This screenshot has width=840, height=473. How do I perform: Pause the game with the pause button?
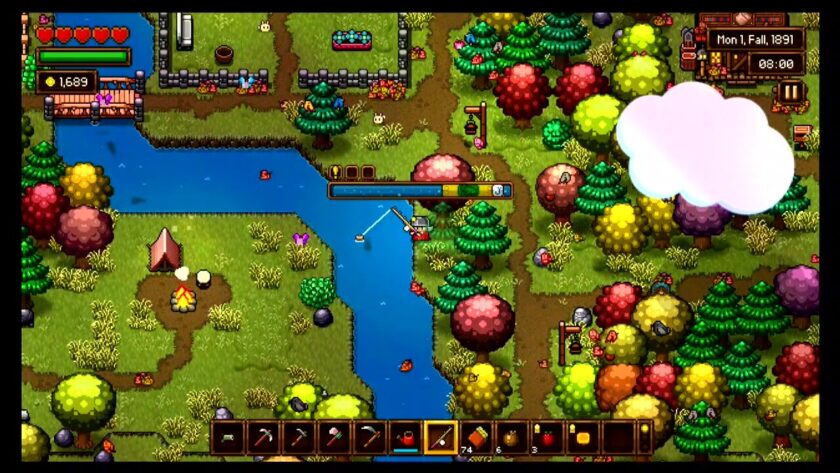tap(790, 92)
